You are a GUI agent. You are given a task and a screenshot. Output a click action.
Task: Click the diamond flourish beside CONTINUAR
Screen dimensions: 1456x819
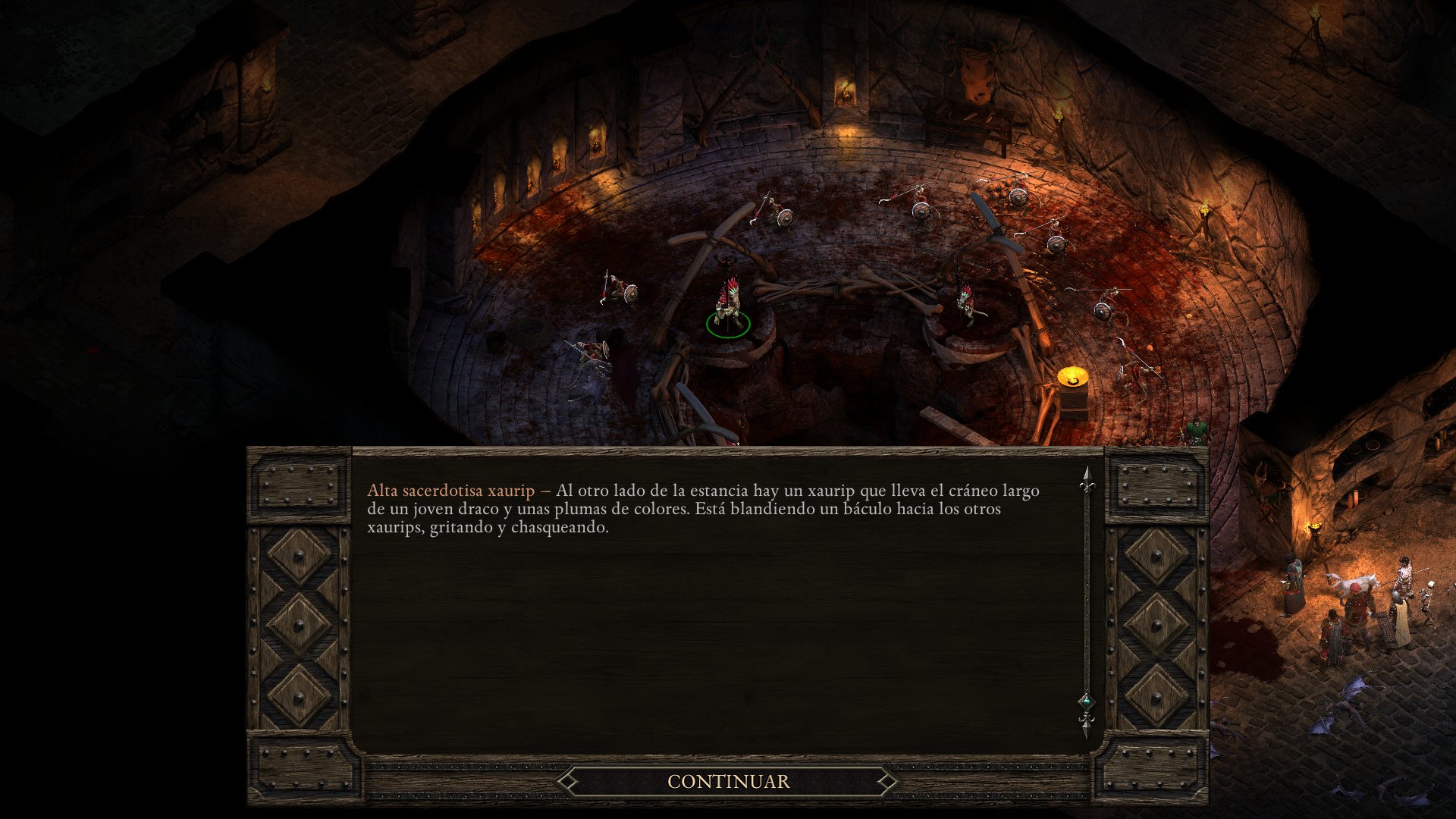tap(566, 780)
